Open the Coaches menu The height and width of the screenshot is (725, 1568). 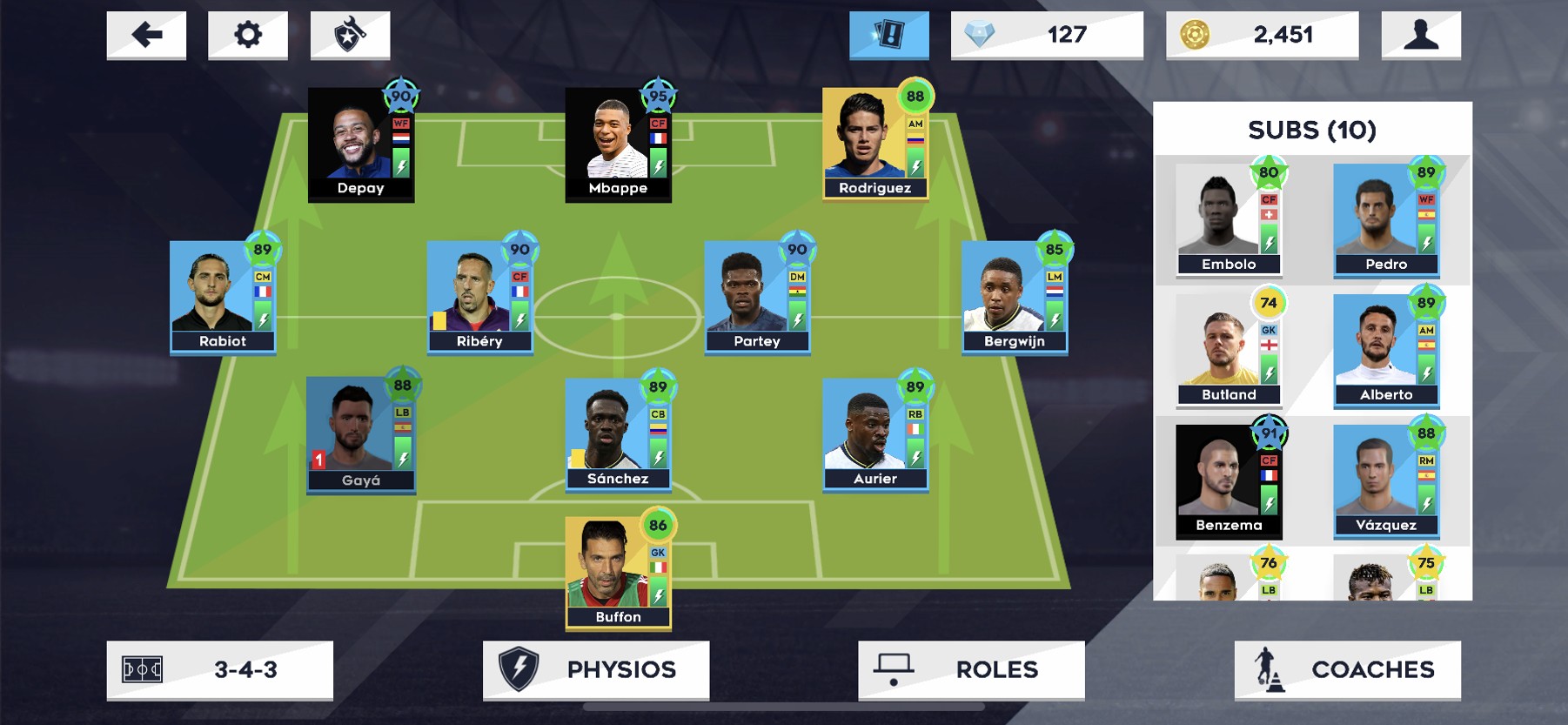pos(1347,669)
